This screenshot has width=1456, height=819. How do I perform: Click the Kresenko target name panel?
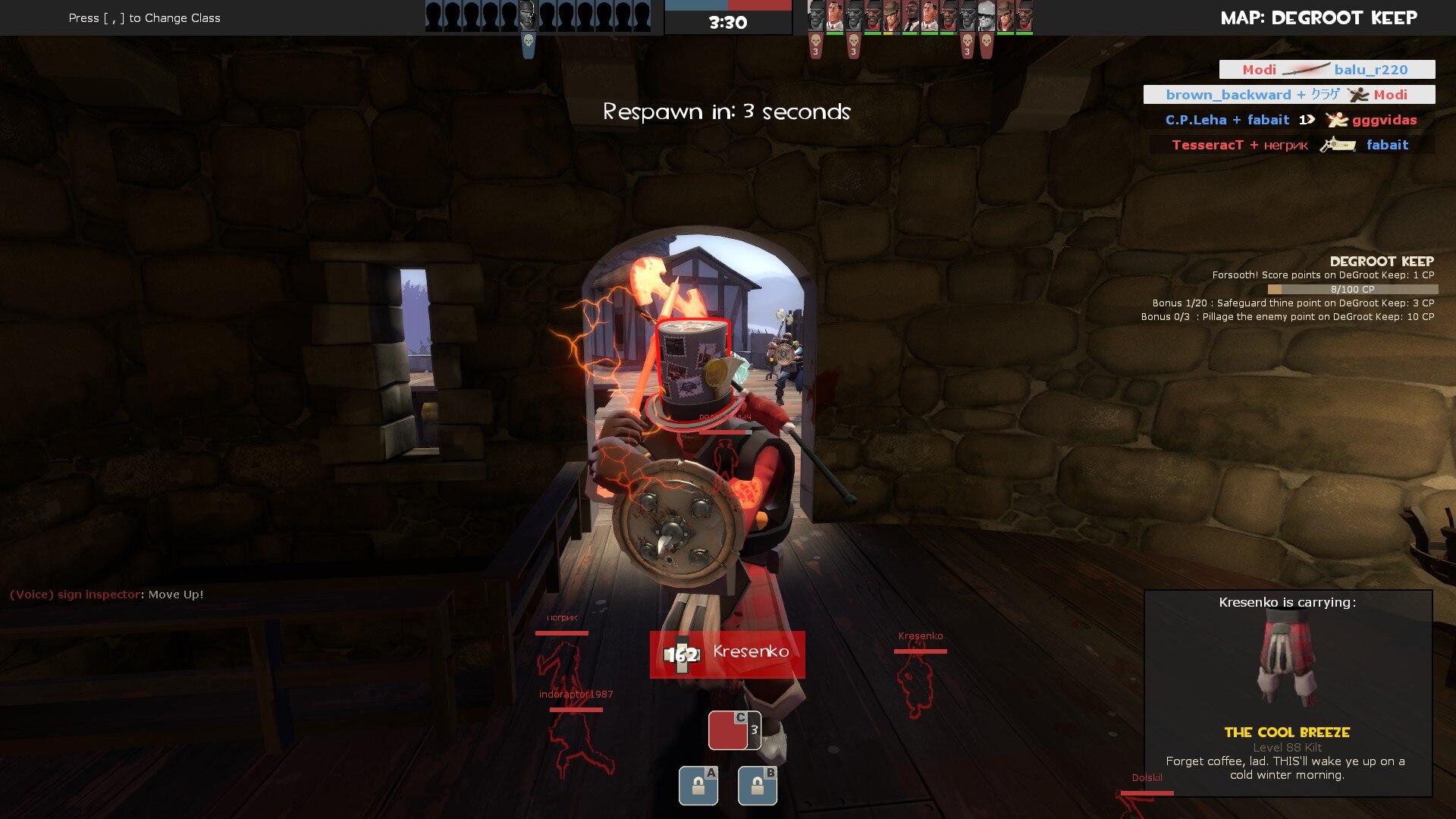tap(726, 654)
